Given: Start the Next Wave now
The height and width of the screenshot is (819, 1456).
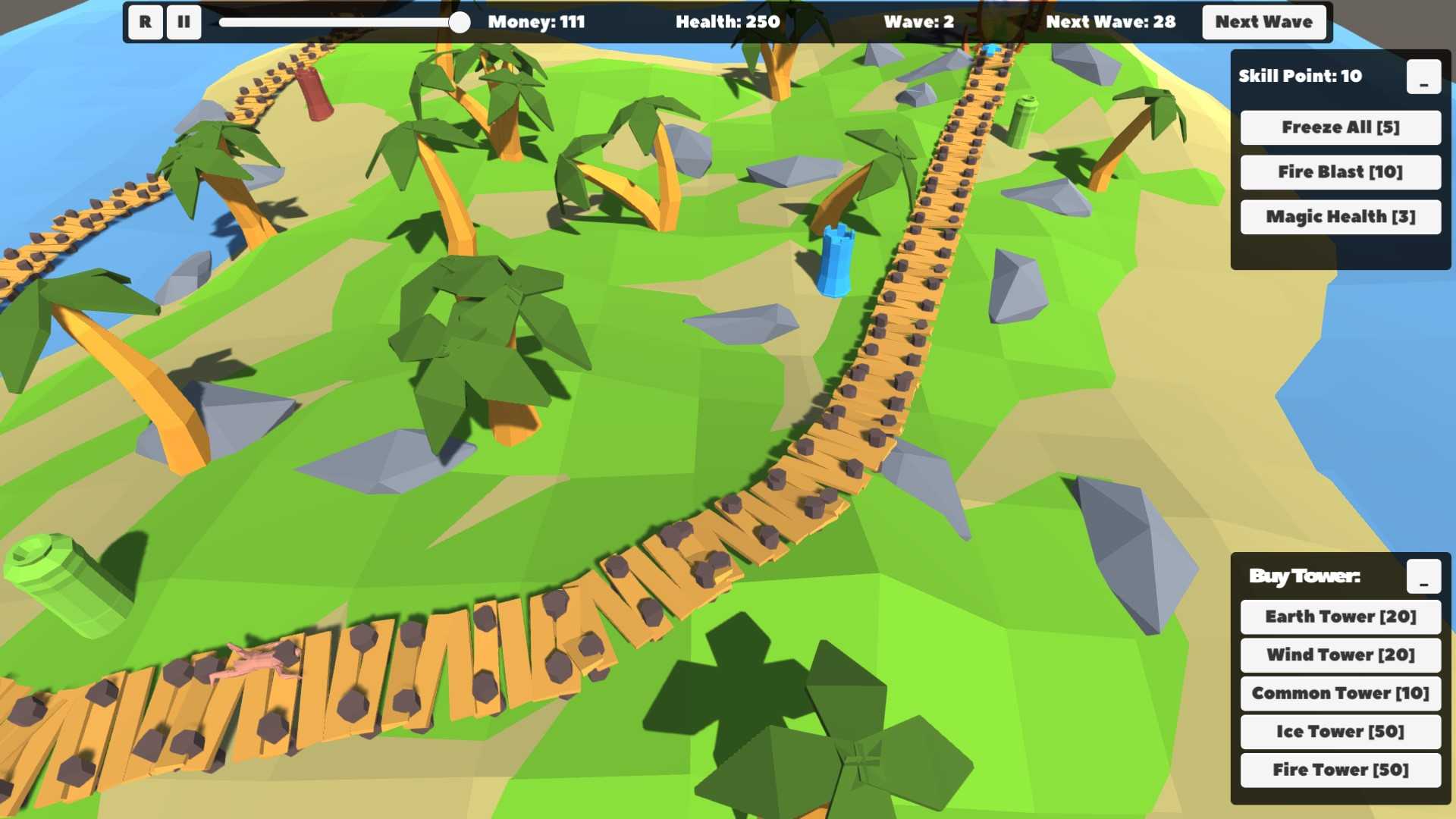Looking at the screenshot, I should click(1263, 22).
